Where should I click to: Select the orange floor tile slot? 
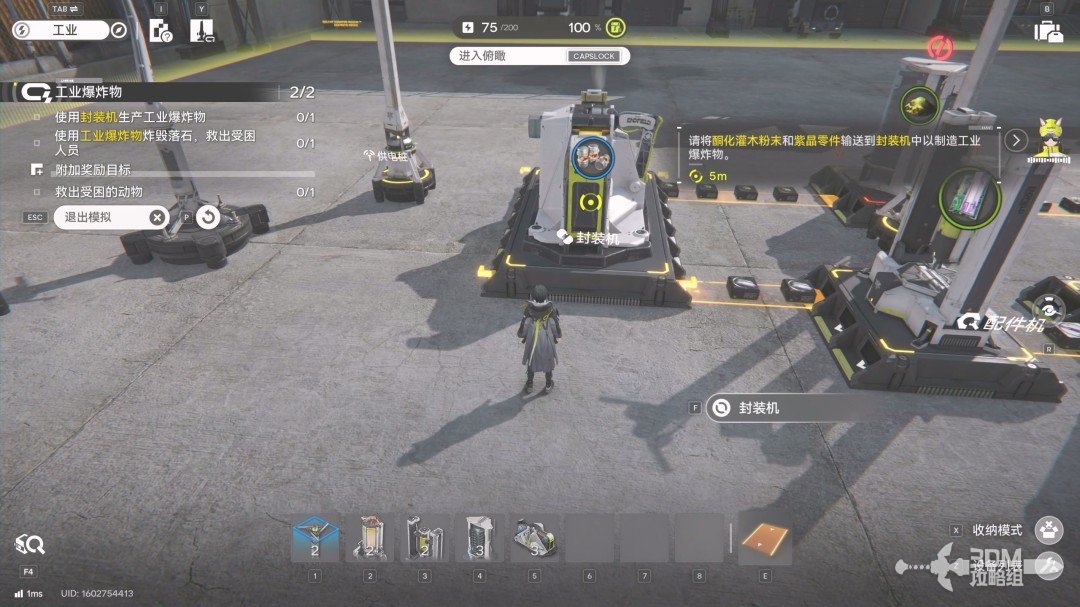point(765,540)
